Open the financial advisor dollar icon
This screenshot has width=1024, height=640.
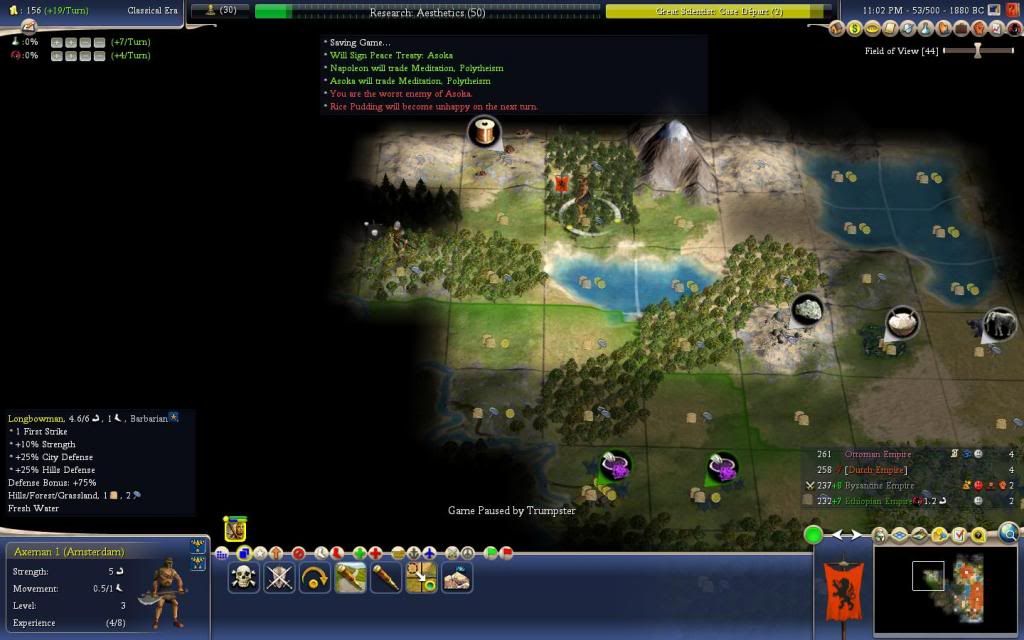[x=855, y=29]
